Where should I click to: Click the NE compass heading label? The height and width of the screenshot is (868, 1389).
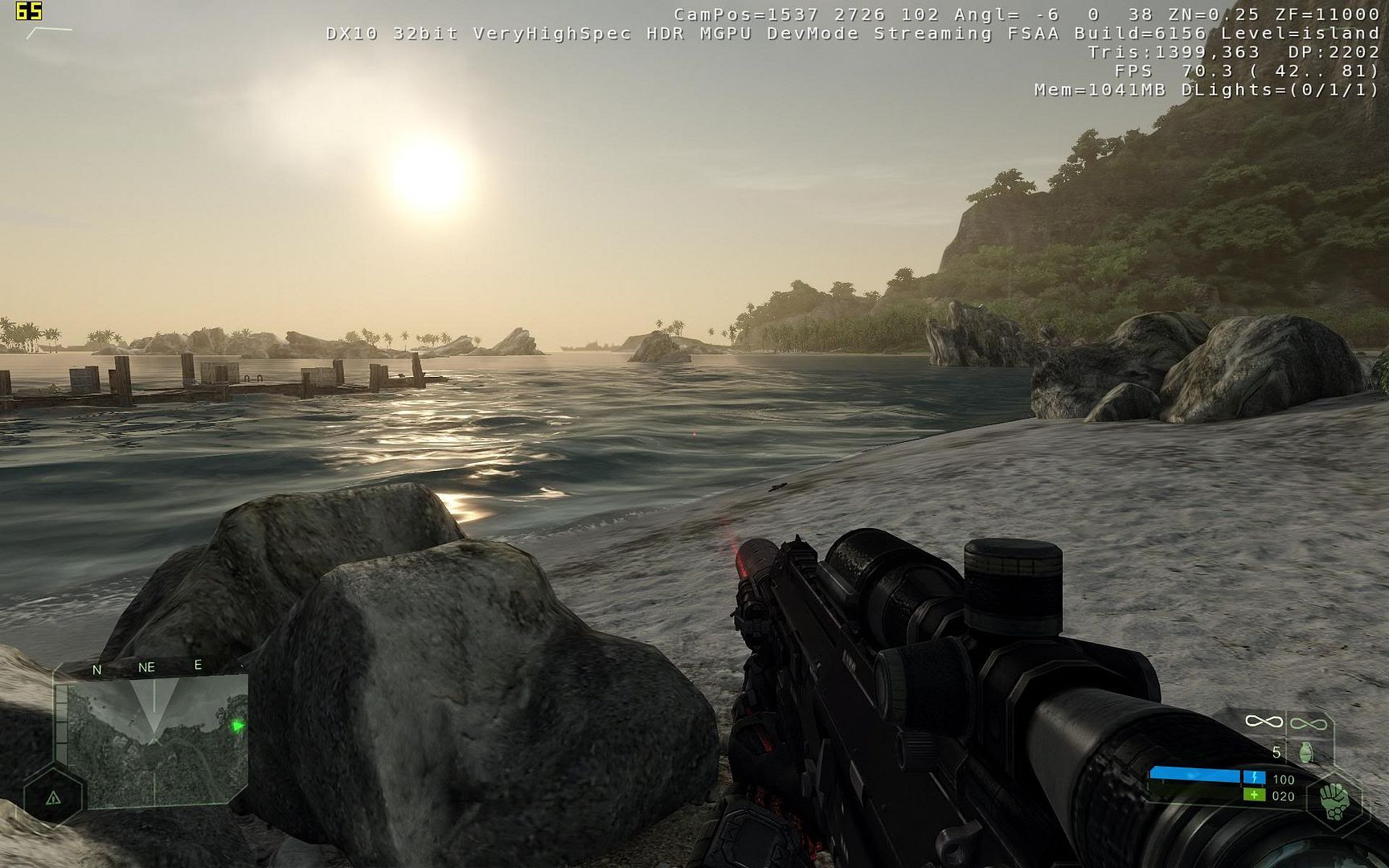pos(146,667)
